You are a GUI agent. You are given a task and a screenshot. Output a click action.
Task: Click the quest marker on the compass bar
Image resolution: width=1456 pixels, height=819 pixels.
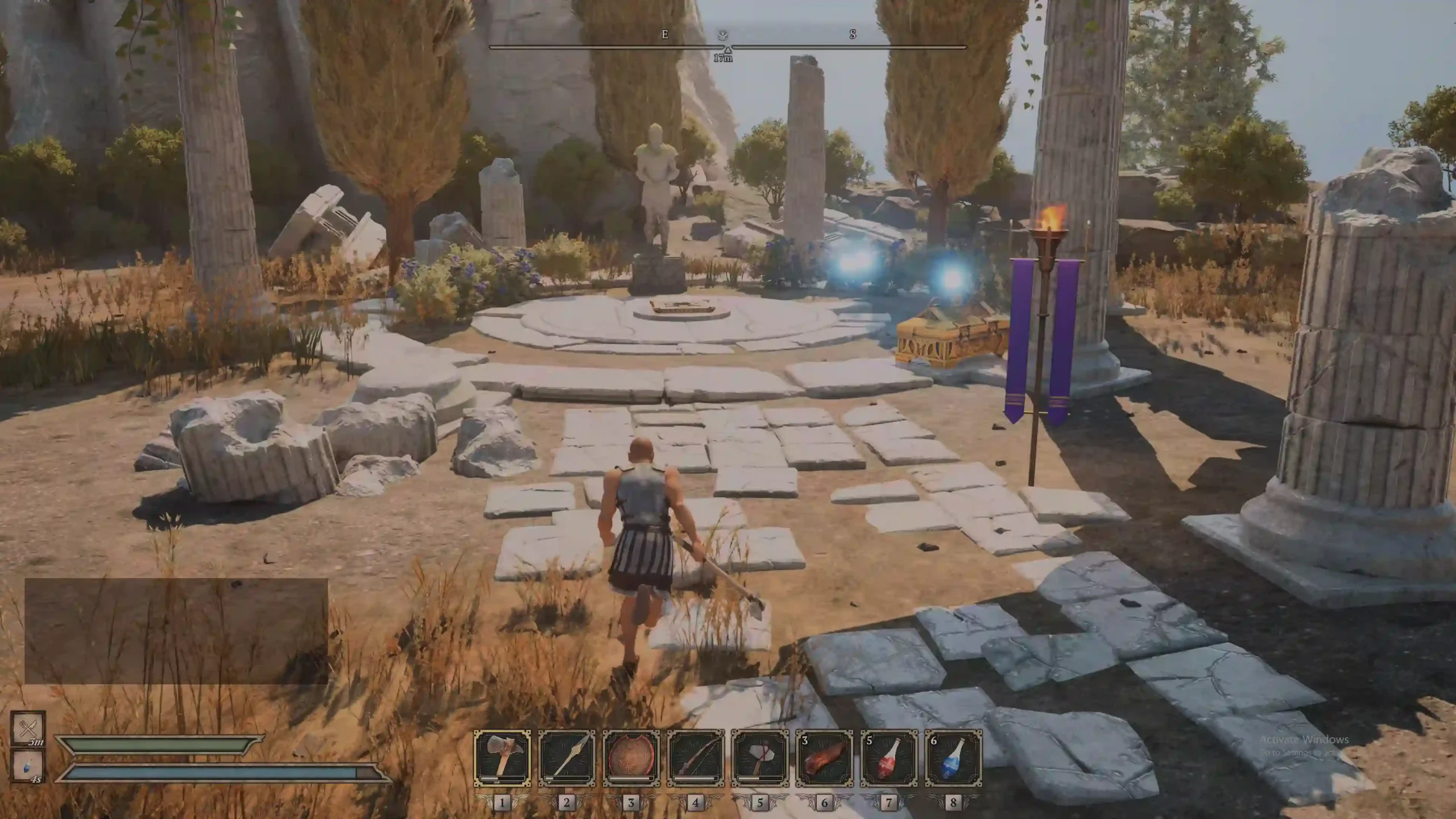[723, 35]
